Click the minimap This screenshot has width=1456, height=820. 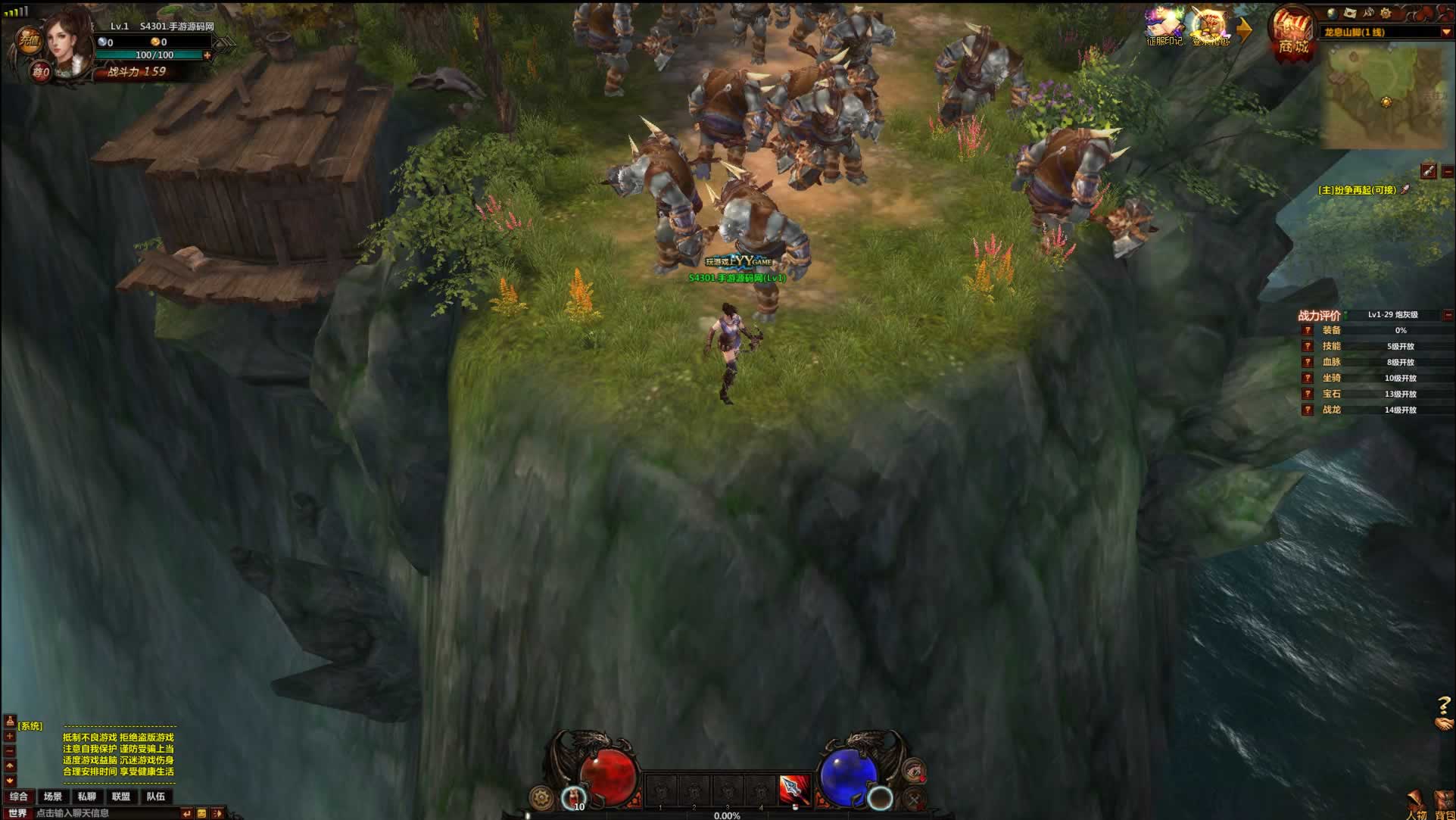tap(1385, 95)
